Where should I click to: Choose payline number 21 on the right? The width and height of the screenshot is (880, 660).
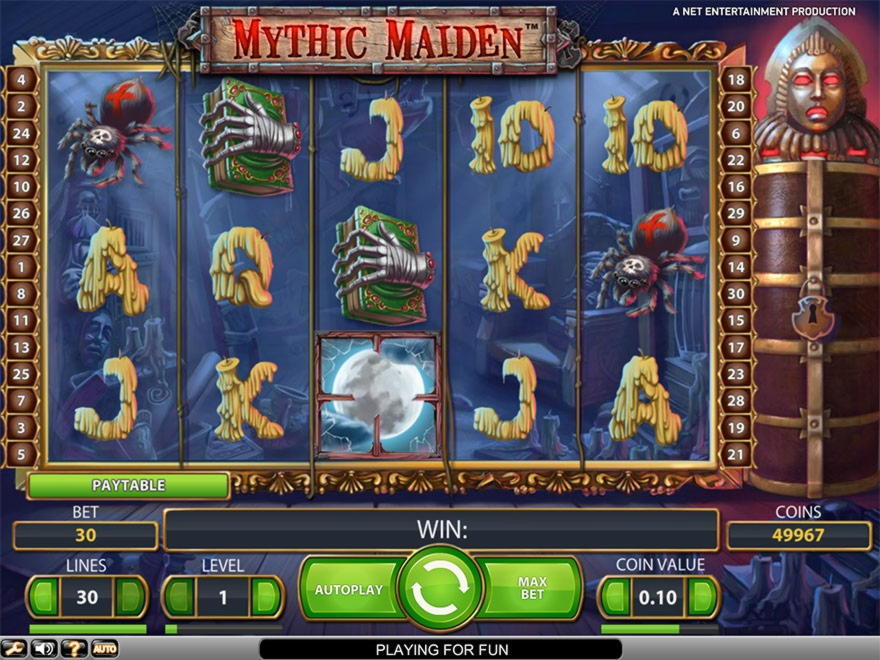(x=736, y=454)
